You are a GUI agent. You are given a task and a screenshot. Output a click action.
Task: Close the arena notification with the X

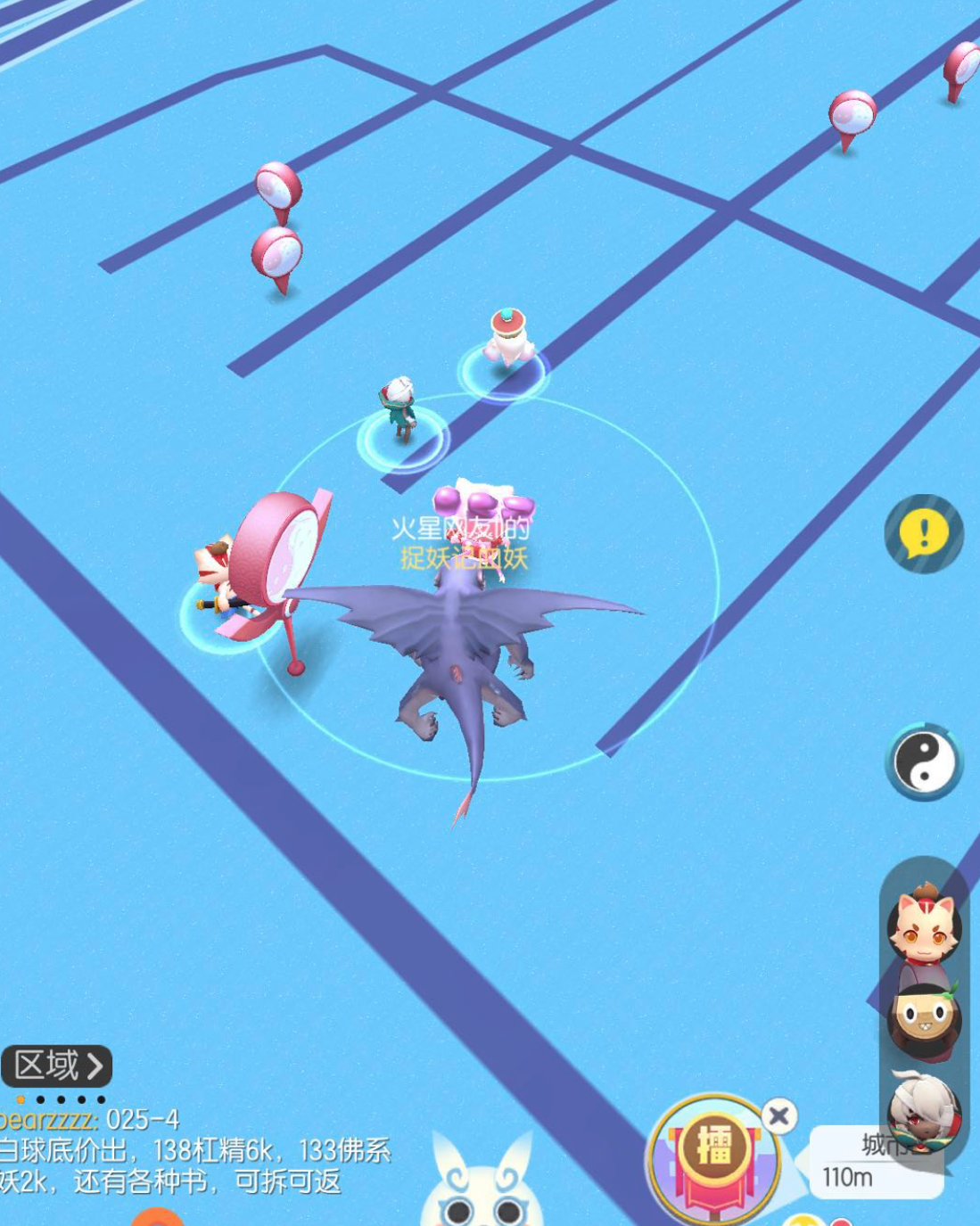click(778, 1115)
